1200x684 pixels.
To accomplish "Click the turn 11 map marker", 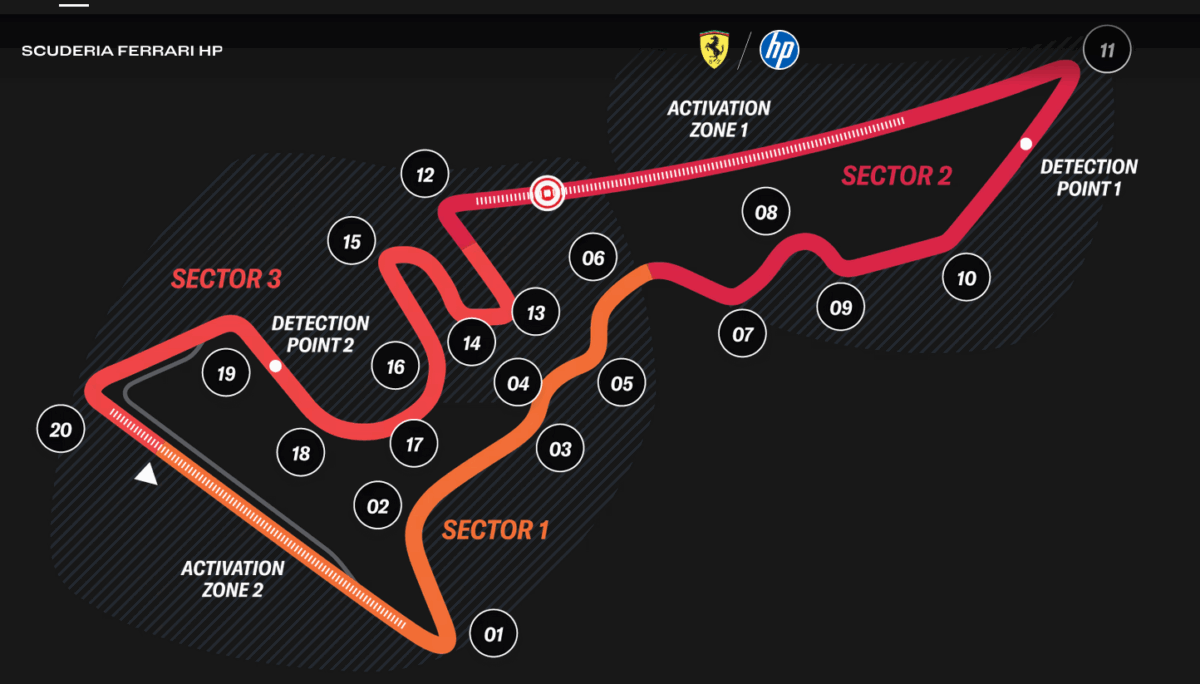I will pyautogui.click(x=1107, y=50).
